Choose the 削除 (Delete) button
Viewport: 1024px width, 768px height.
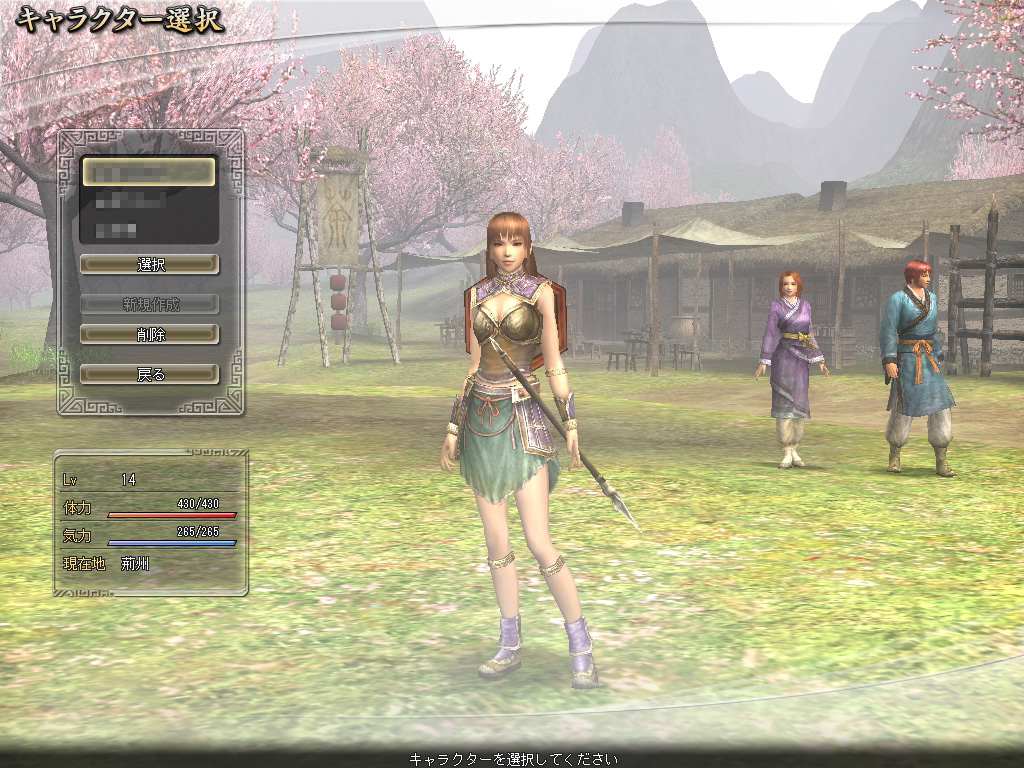point(149,334)
